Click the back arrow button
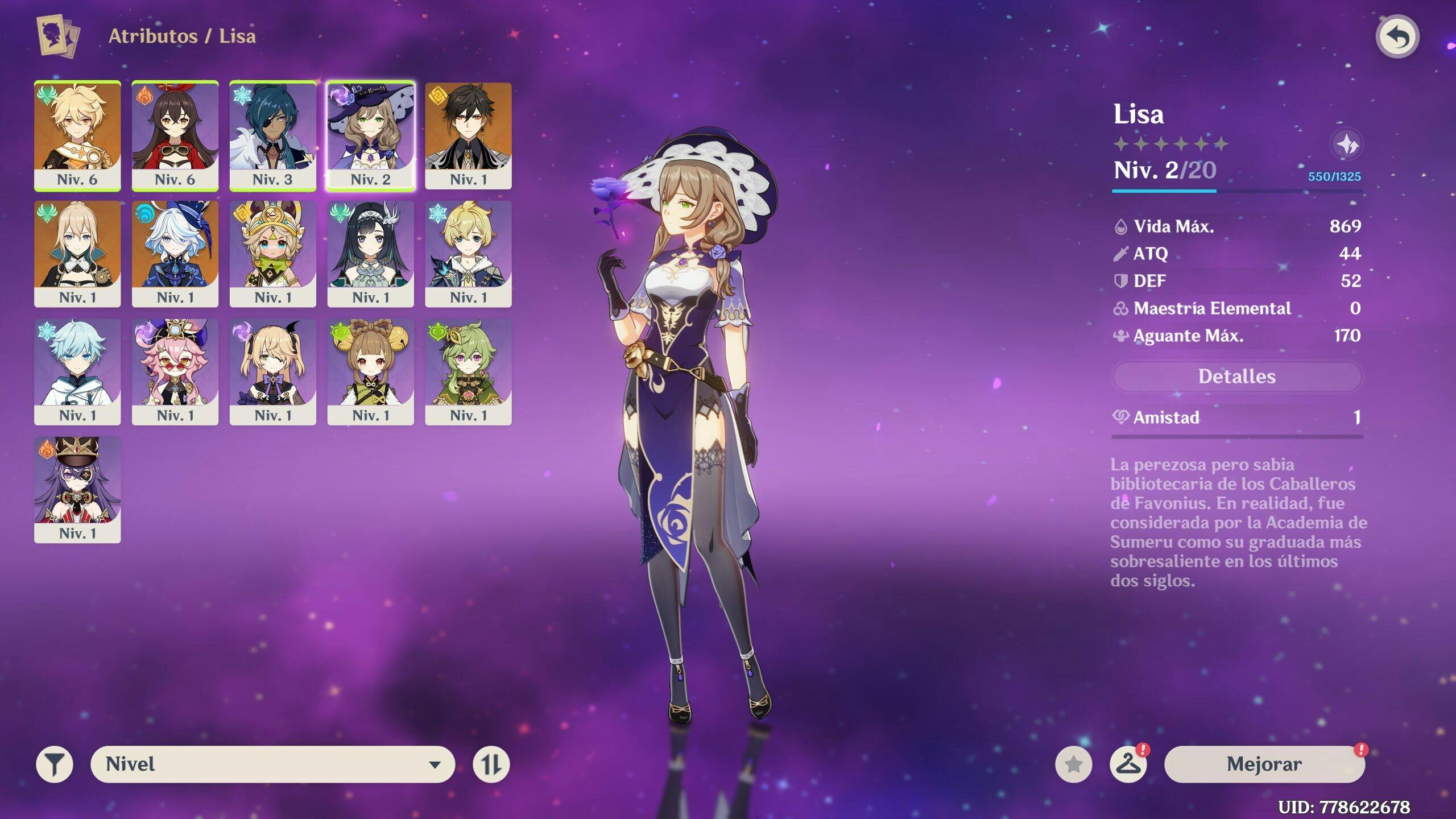 click(1397, 38)
